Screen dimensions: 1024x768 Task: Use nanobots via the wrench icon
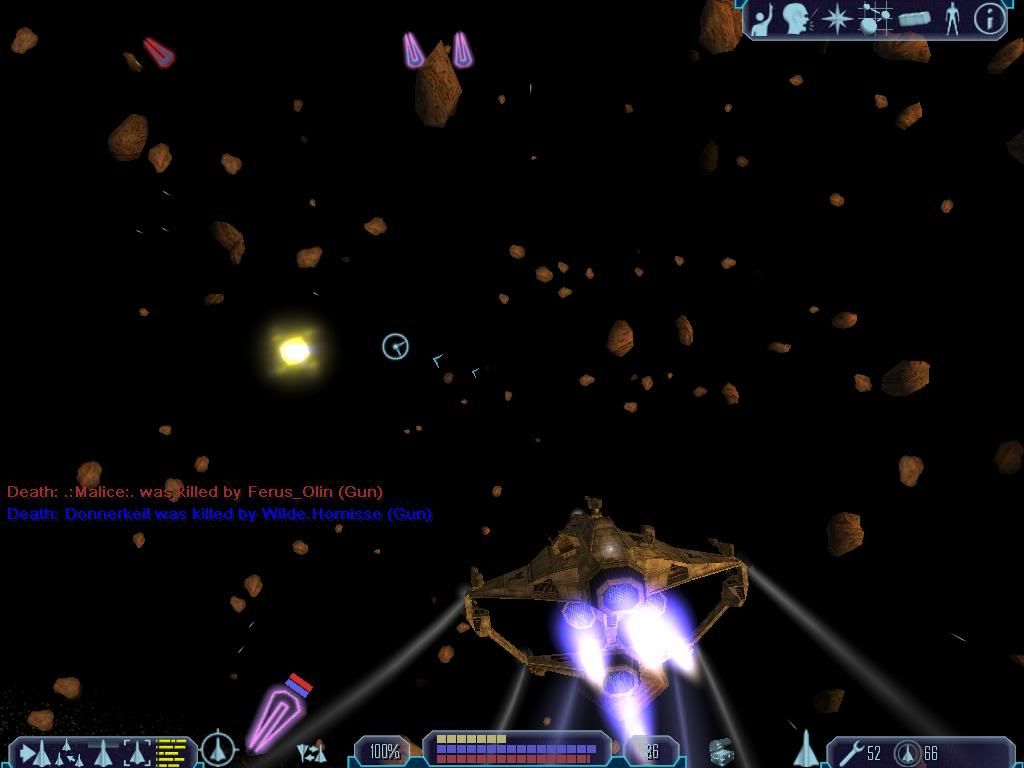coord(851,752)
